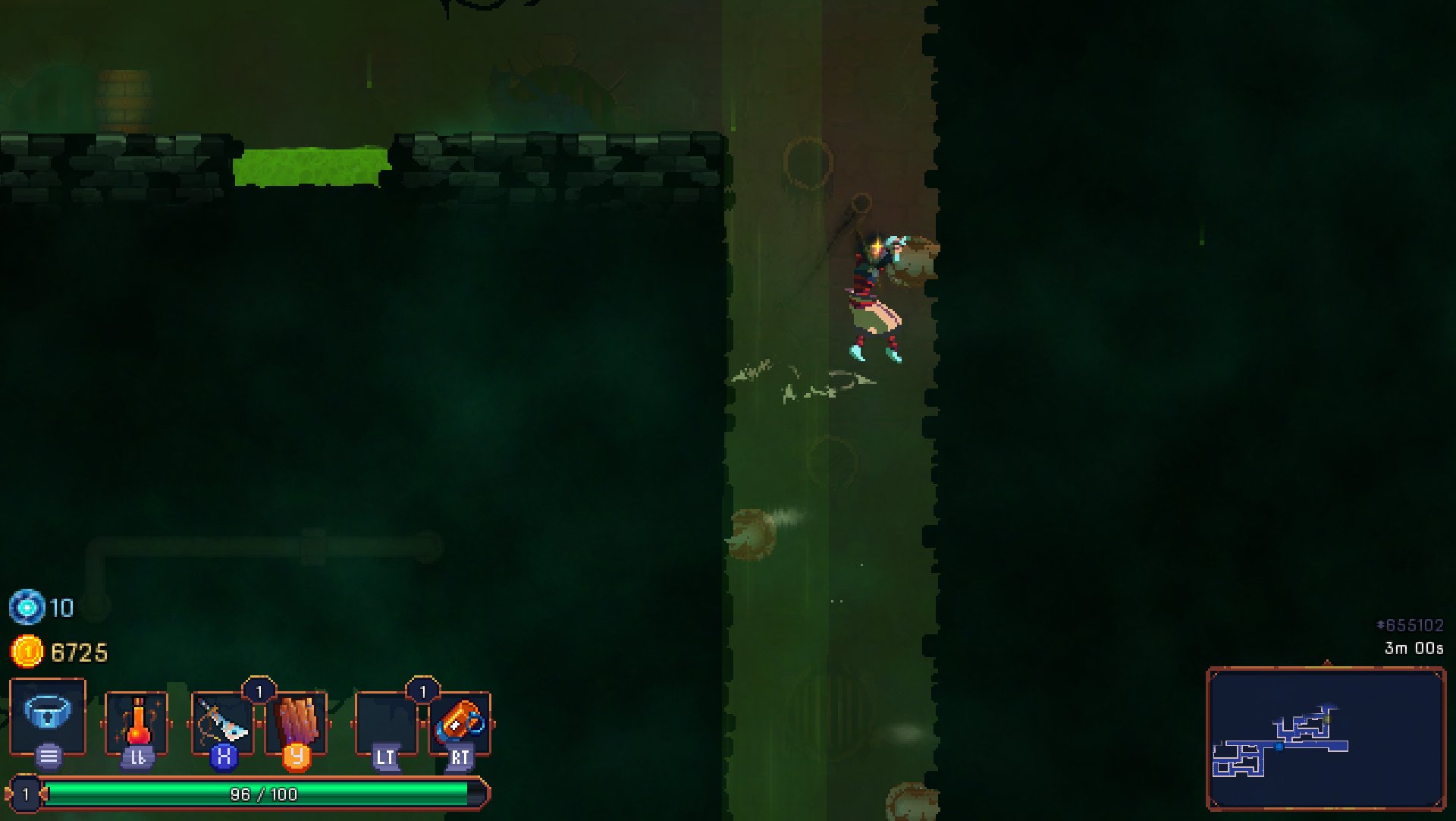Click the blue player marker on the minimap
The width and height of the screenshot is (1456, 821).
tap(1279, 746)
